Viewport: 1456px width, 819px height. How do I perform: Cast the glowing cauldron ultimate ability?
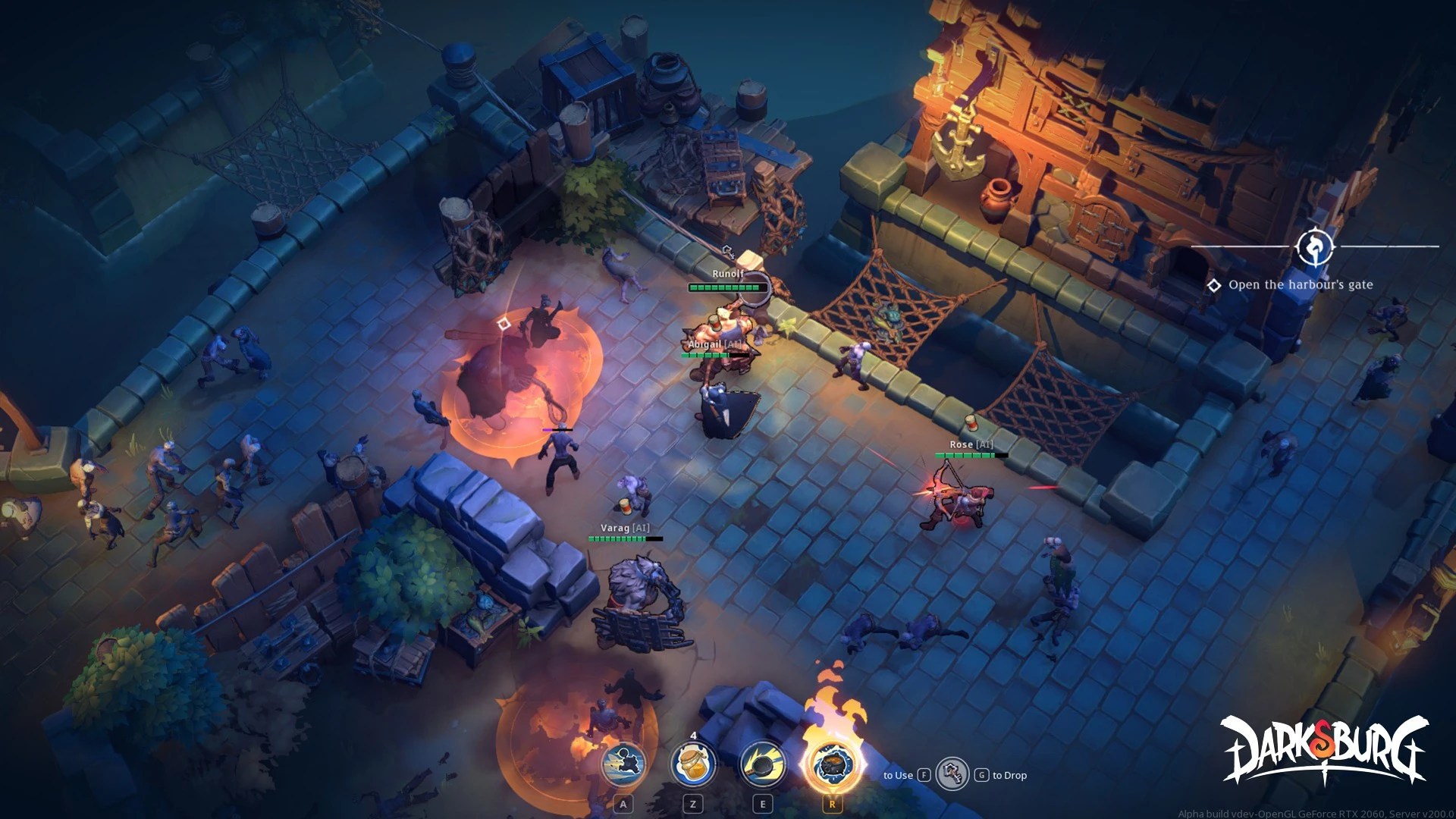pyautogui.click(x=832, y=764)
